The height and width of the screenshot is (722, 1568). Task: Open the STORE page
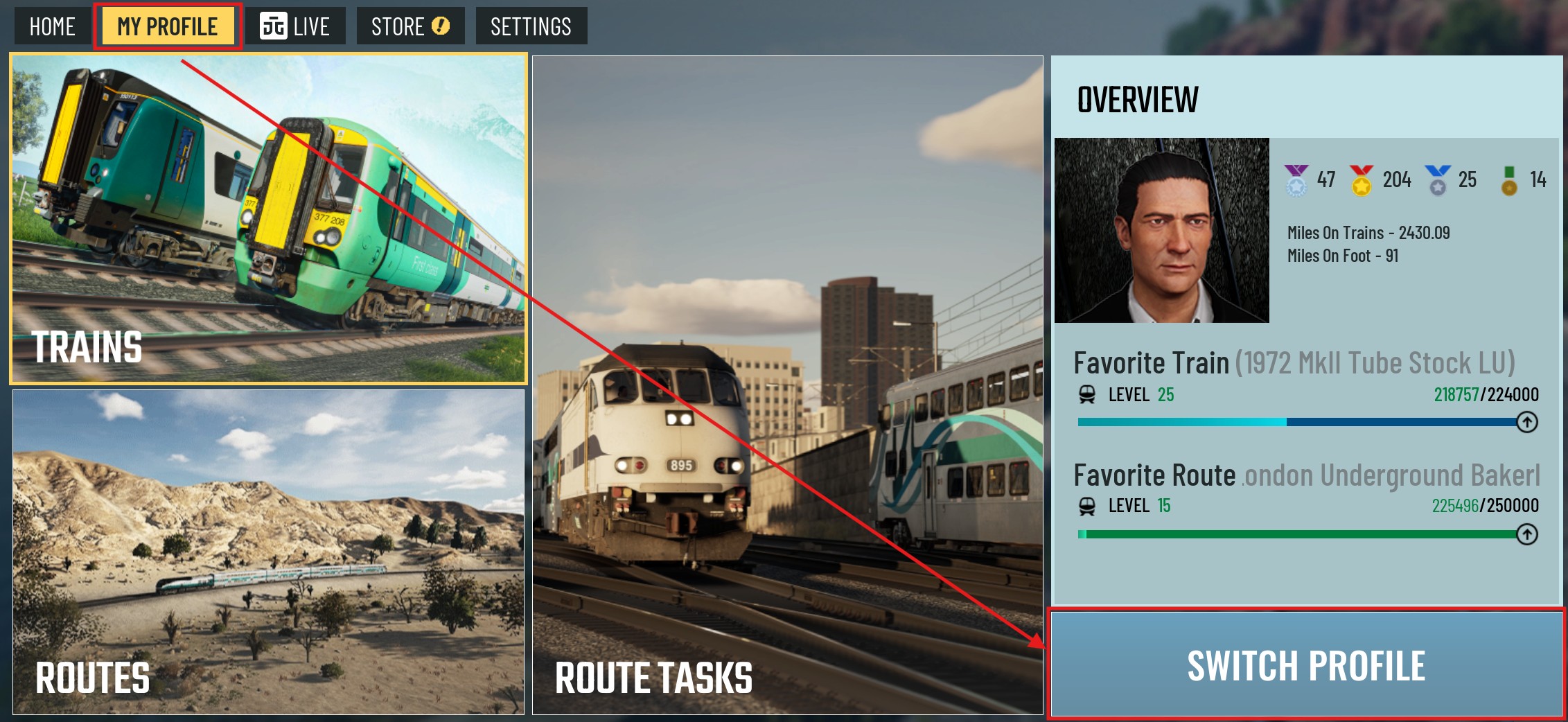(398, 26)
